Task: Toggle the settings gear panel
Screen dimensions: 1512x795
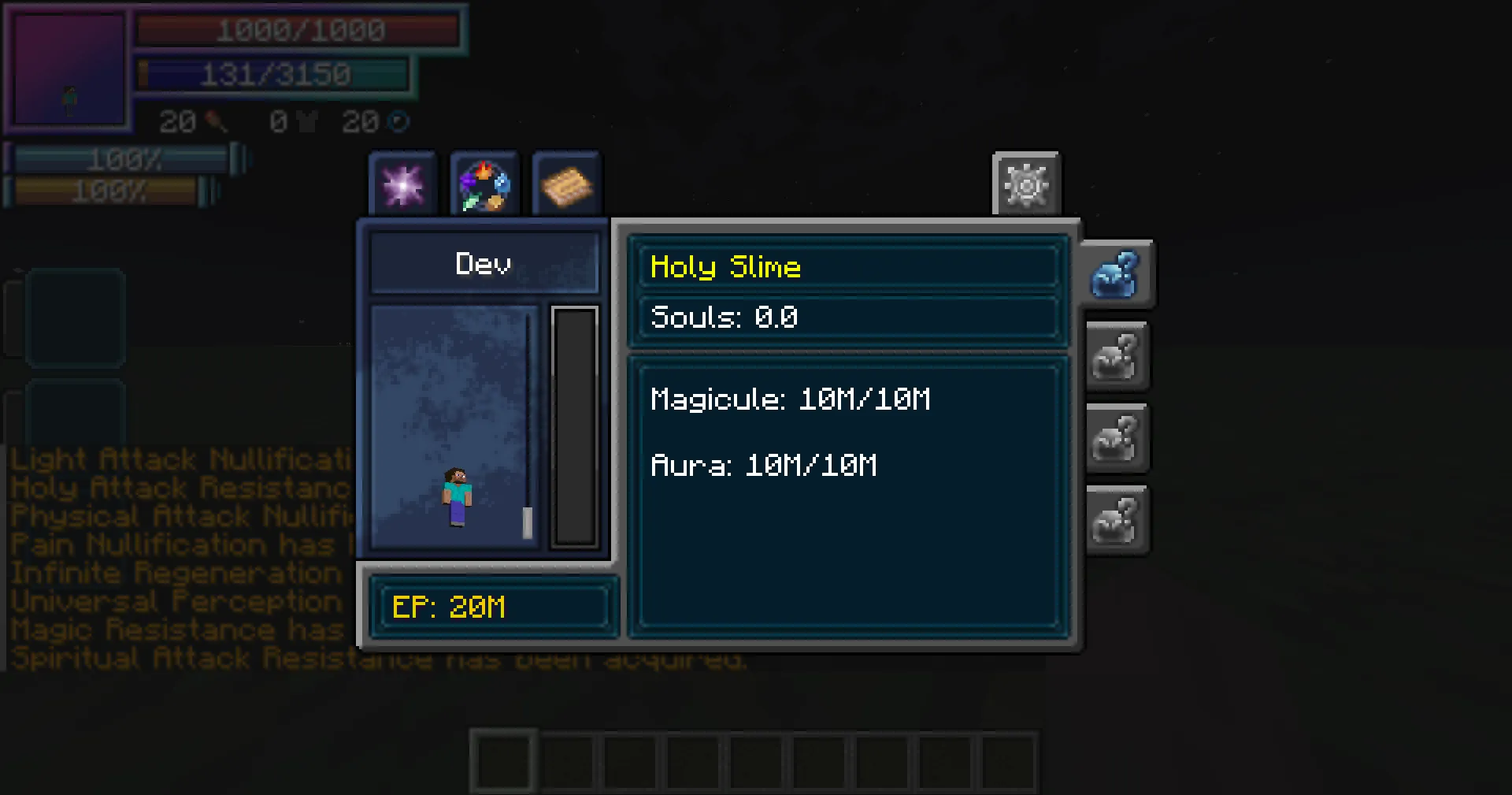Action: click(x=1025, y=185)
